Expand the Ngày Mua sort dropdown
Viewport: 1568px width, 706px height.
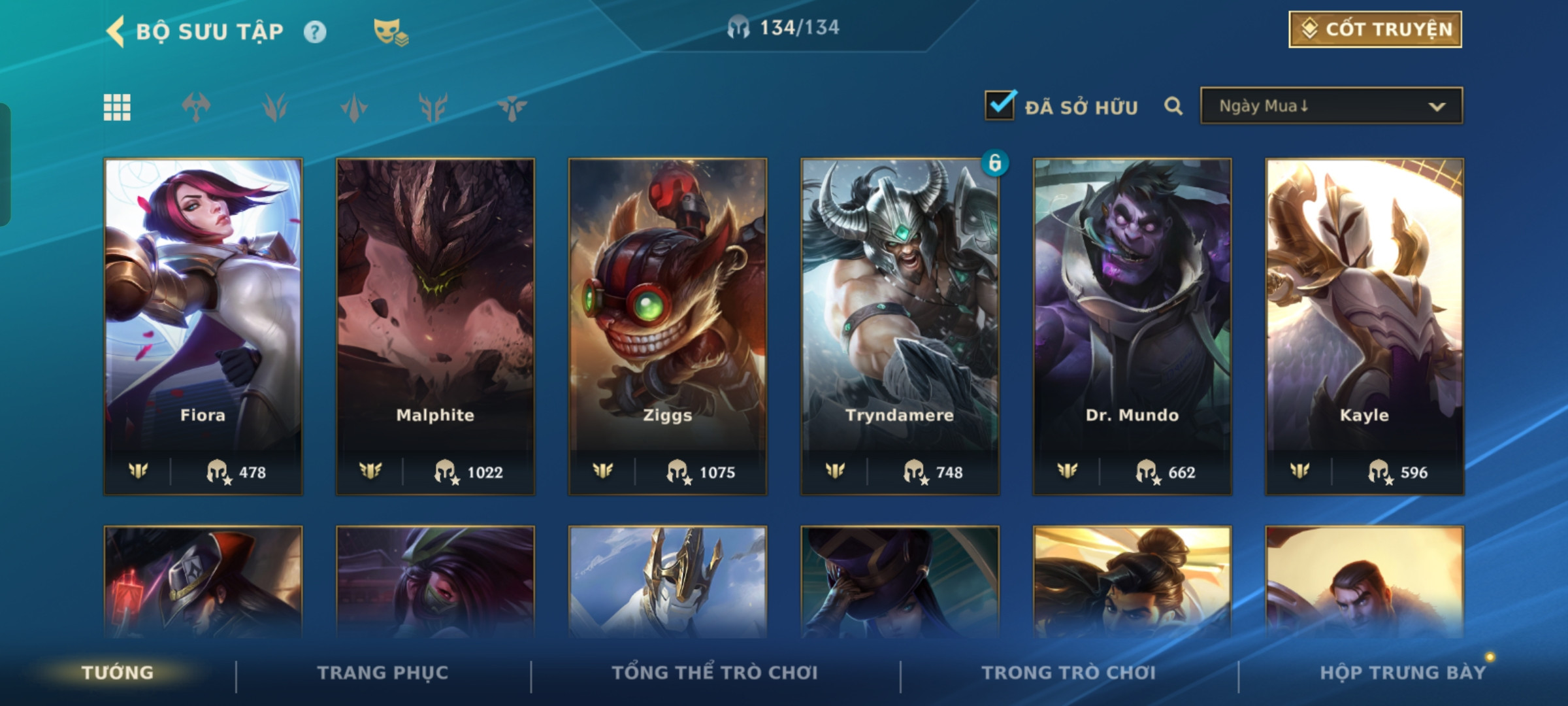(1331, 106)
